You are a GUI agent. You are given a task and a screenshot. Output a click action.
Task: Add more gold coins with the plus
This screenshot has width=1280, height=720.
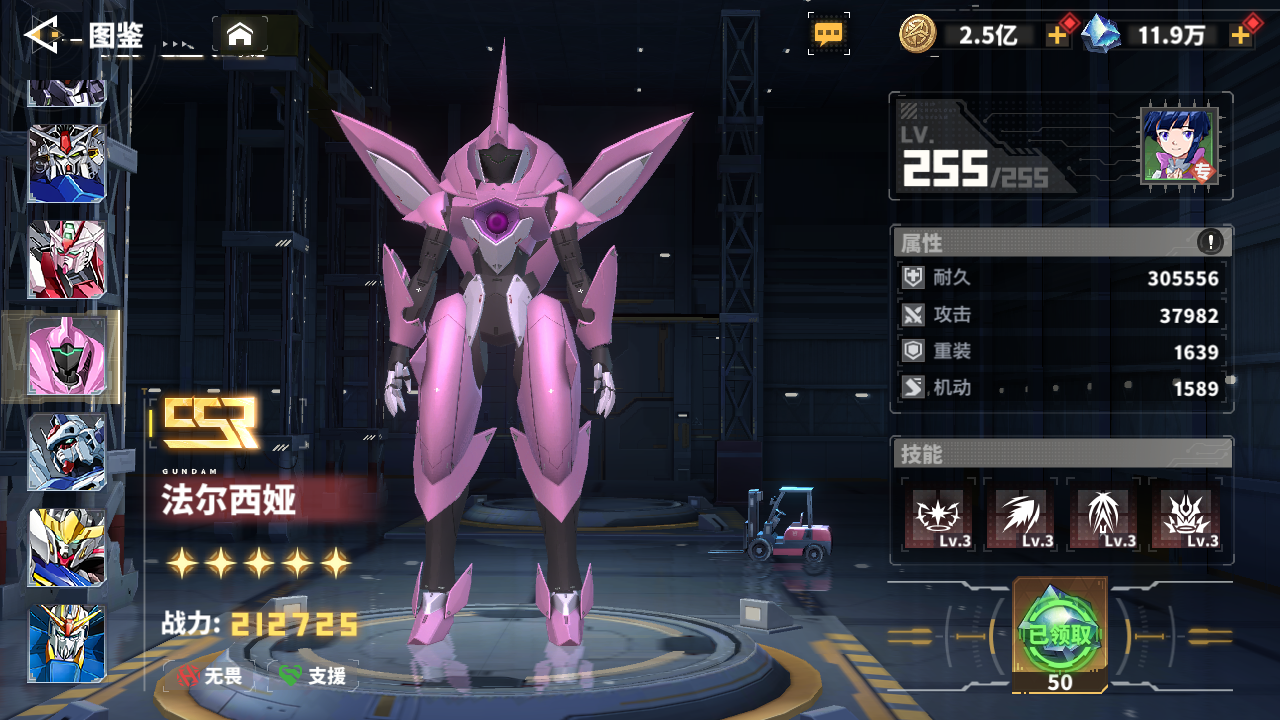coord(1057,36)
